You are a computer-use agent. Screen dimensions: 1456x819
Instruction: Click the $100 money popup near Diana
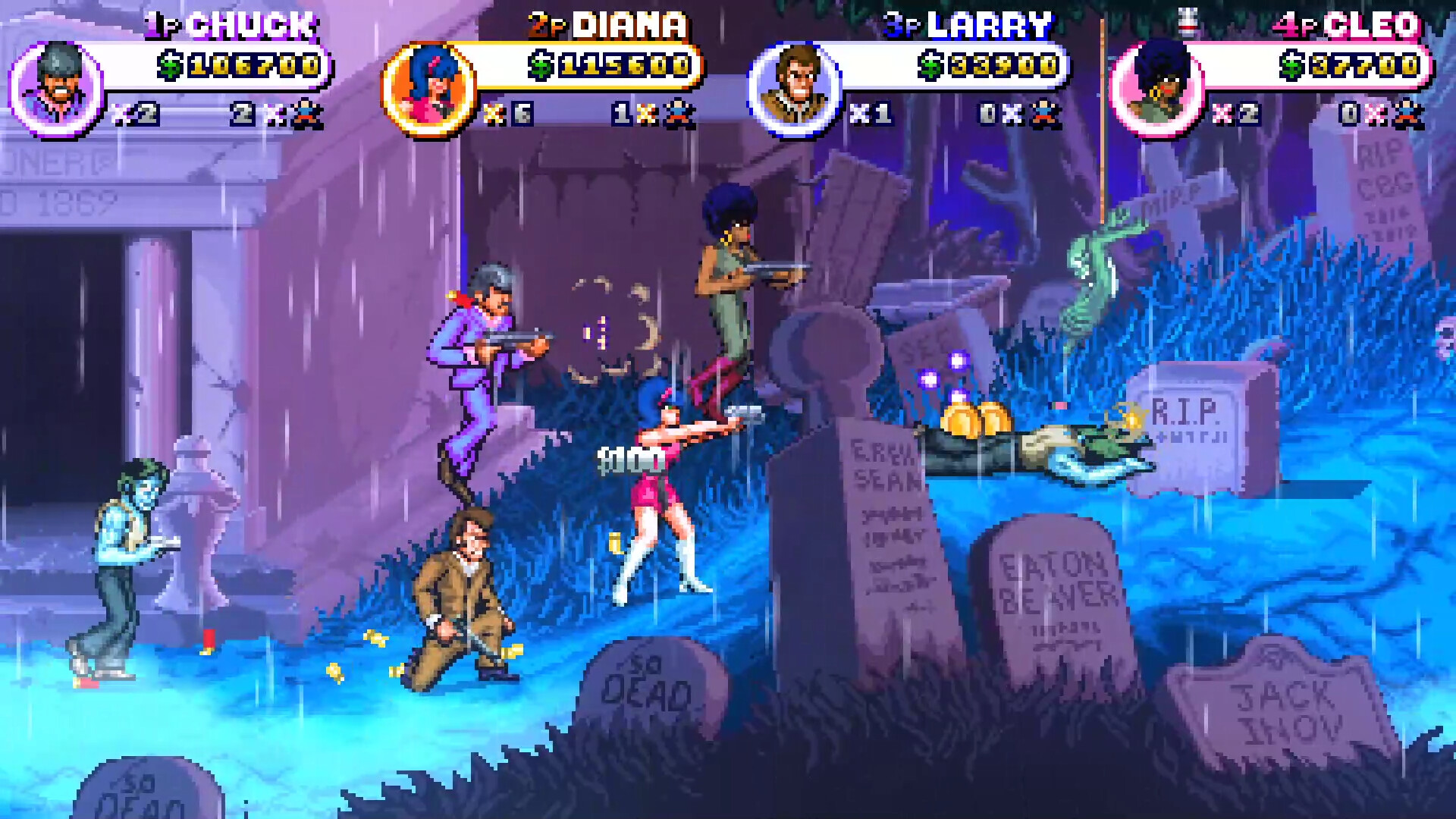(x=633, y=459)
